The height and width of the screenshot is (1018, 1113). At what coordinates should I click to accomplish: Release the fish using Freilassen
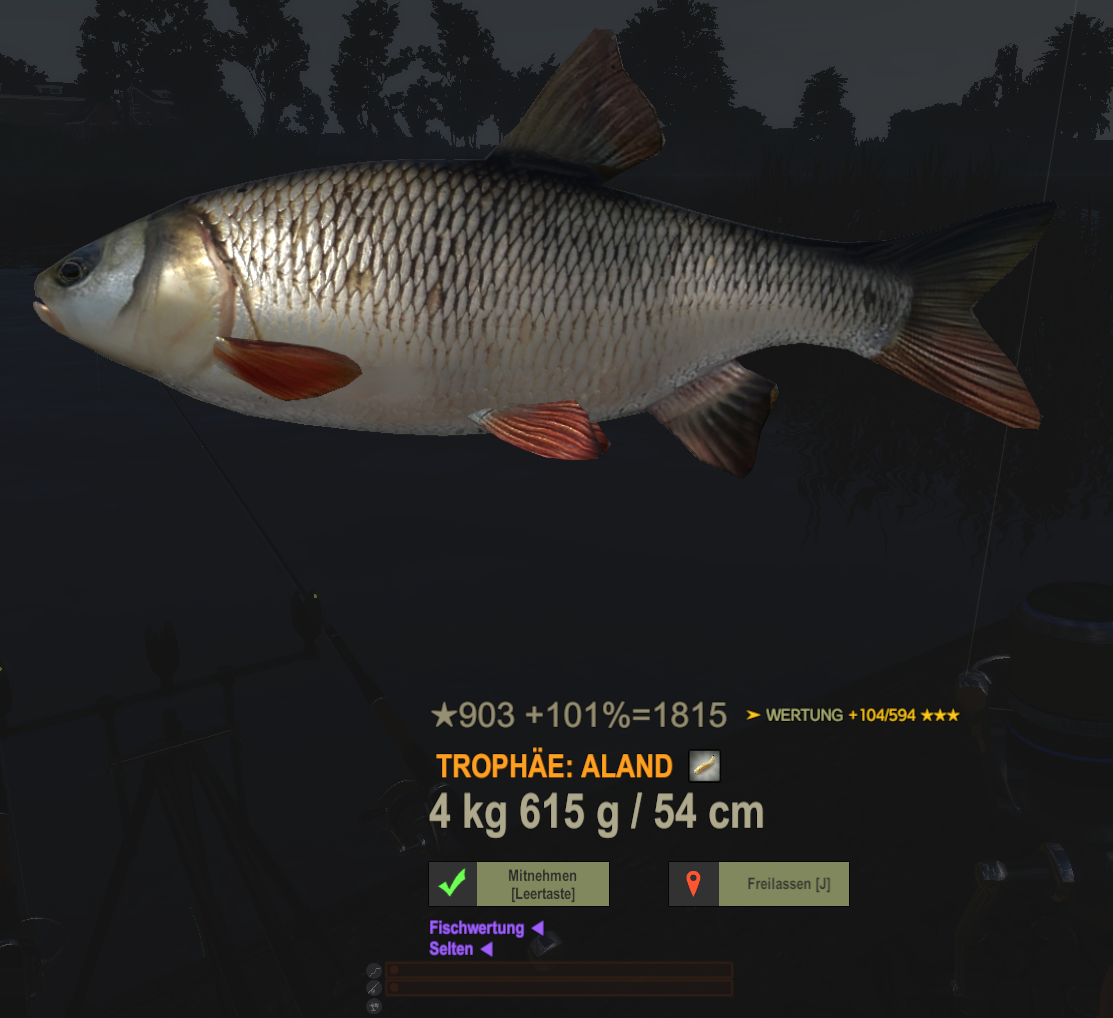pyautogui.click(x=759, y=884)
